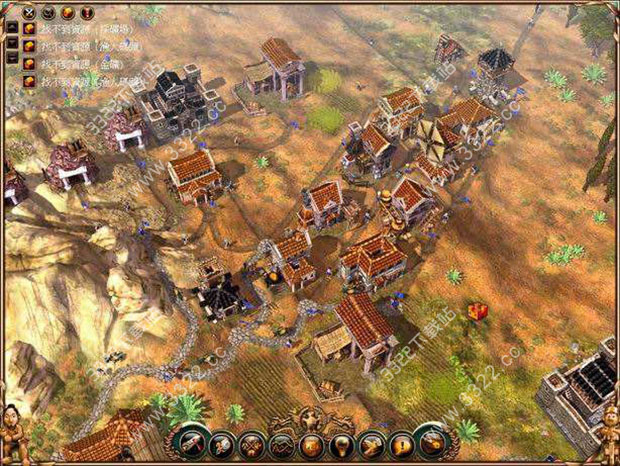Select the light bulb research button
The height and width of the screenshot is (466, 620).
[343, 444]
